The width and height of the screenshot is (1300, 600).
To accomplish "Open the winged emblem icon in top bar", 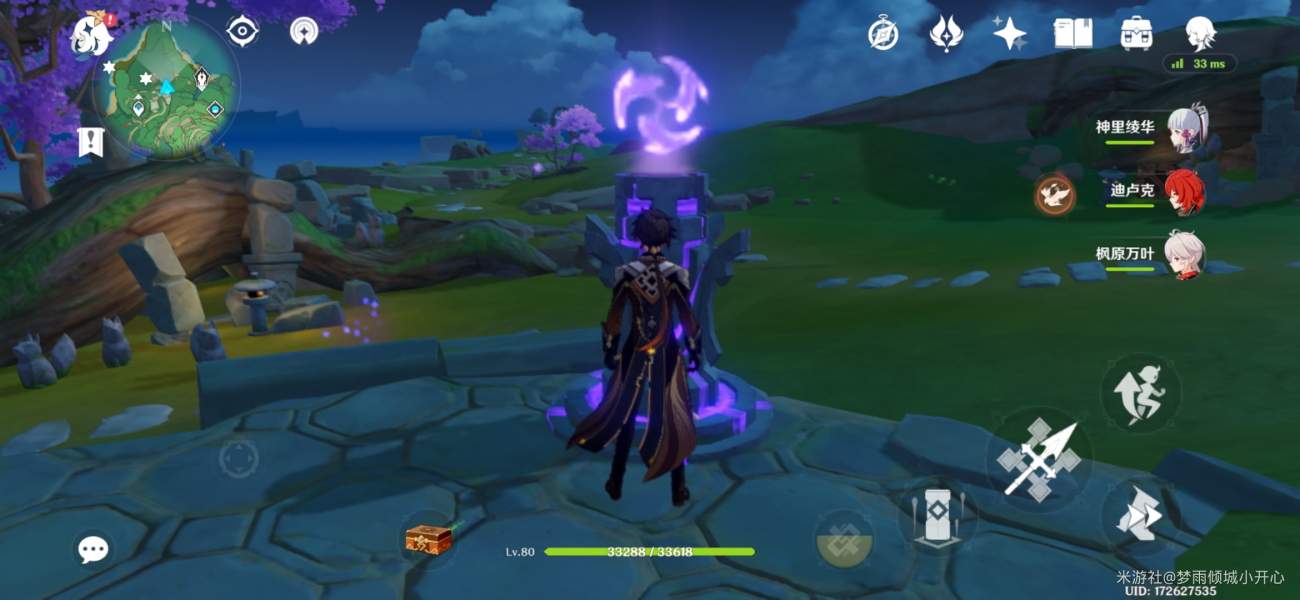I will point(945,34).
